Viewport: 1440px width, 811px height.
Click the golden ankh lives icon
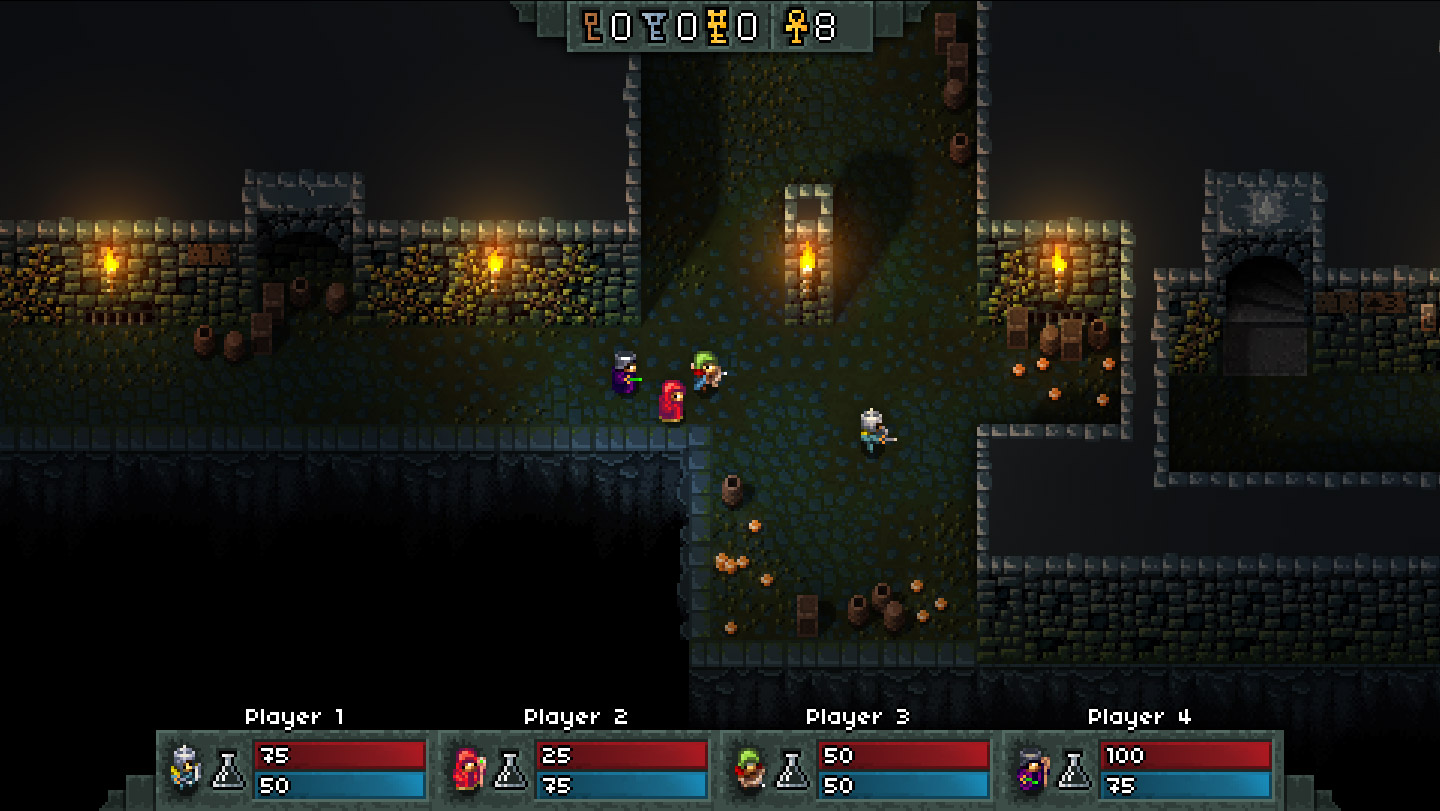(x=796, y=27)
